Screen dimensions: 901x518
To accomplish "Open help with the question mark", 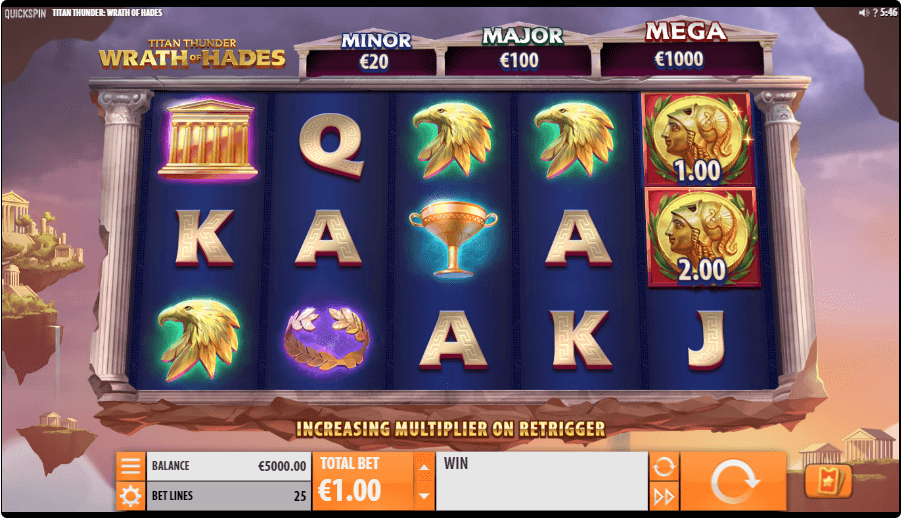I will coord(875,12).
